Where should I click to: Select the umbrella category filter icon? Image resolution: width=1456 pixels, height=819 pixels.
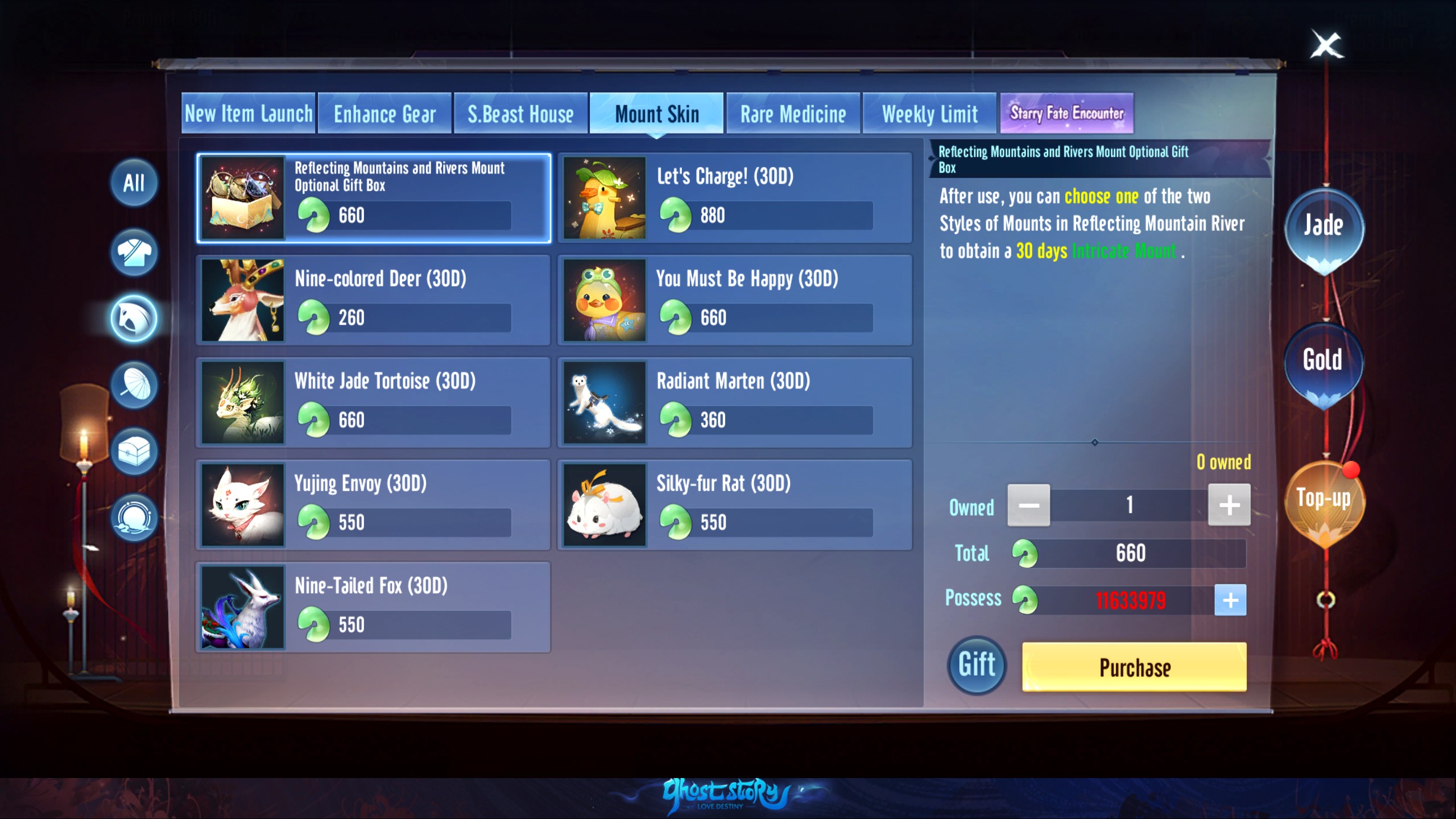134,386
